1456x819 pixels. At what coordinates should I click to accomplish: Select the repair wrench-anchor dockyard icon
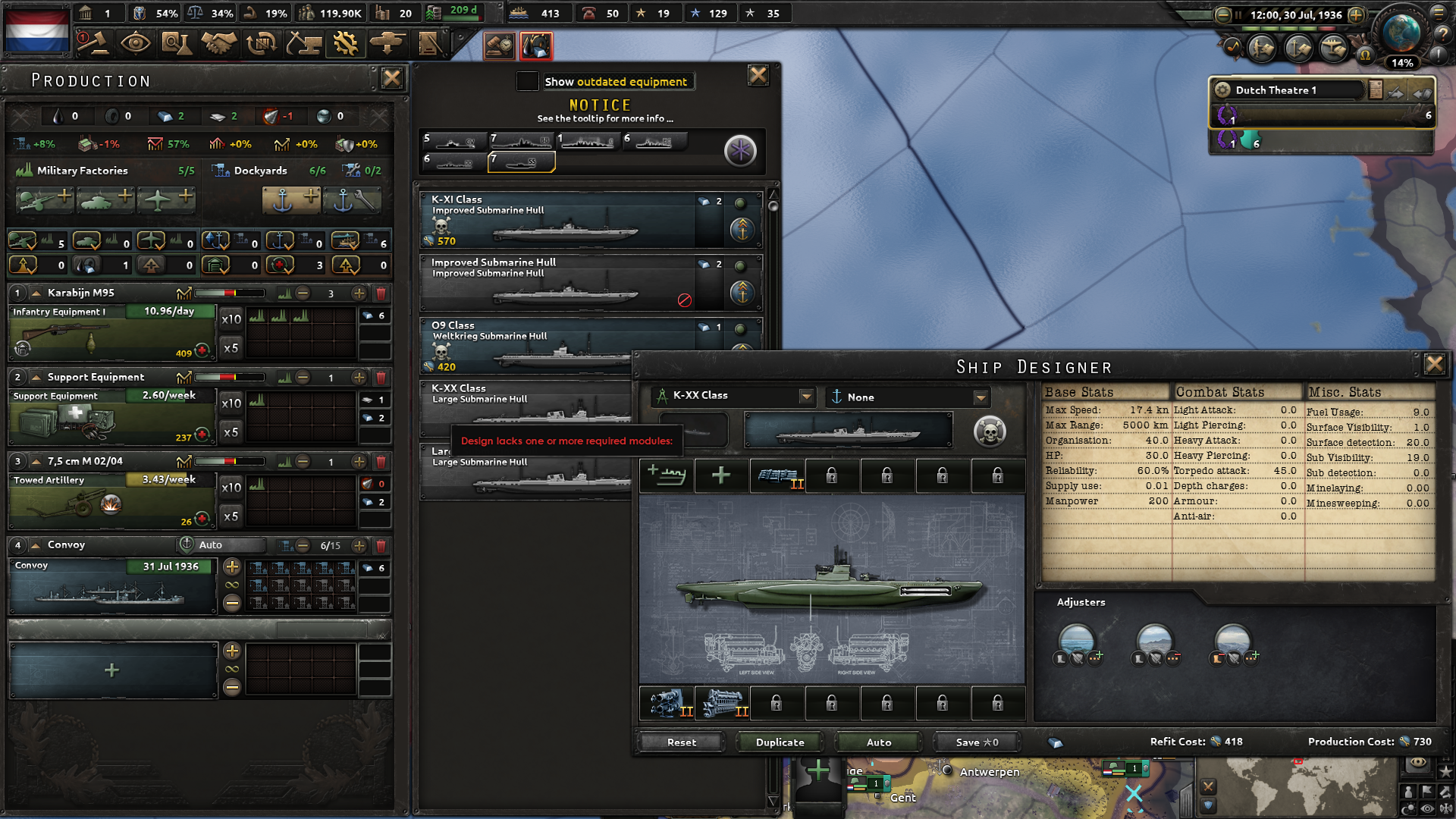coord(352,200)
